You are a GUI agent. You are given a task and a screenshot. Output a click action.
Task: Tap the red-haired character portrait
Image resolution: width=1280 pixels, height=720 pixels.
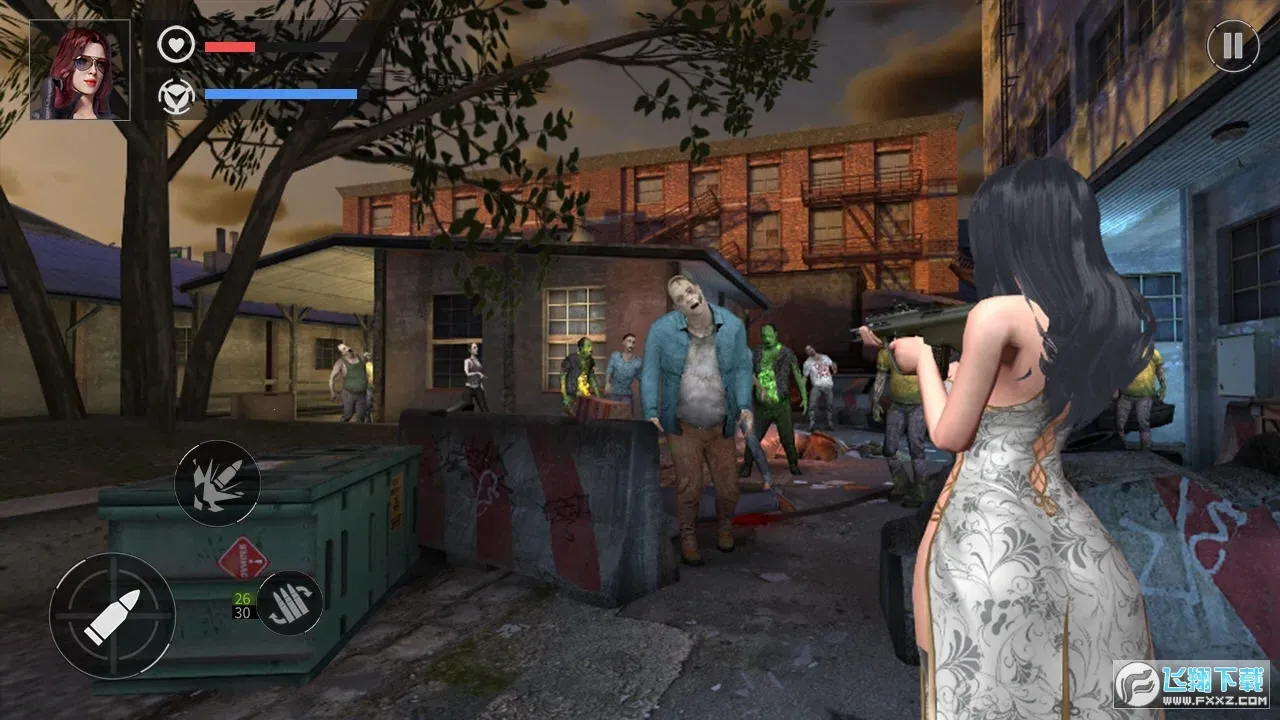(x=80, y=70)
